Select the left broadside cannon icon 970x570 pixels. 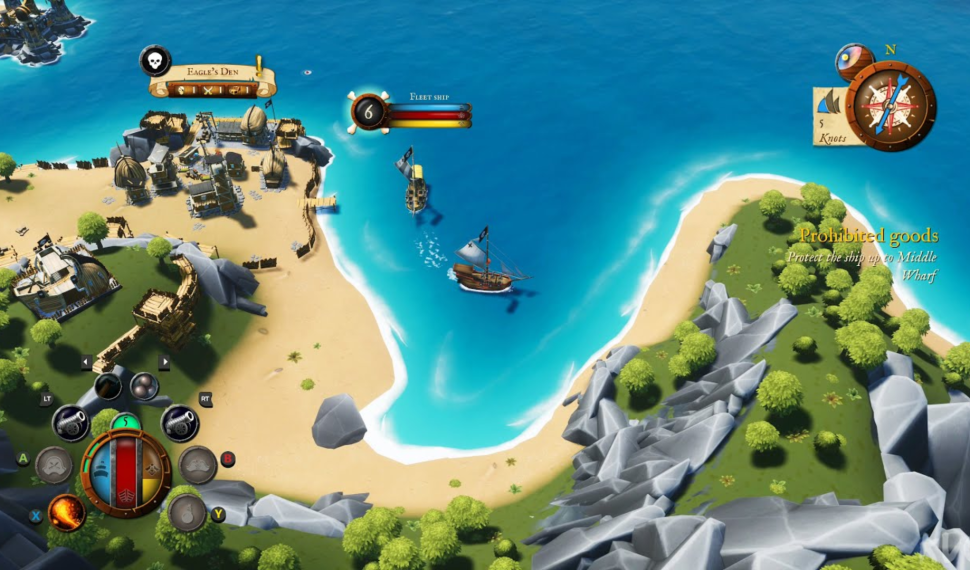(70, 422)
